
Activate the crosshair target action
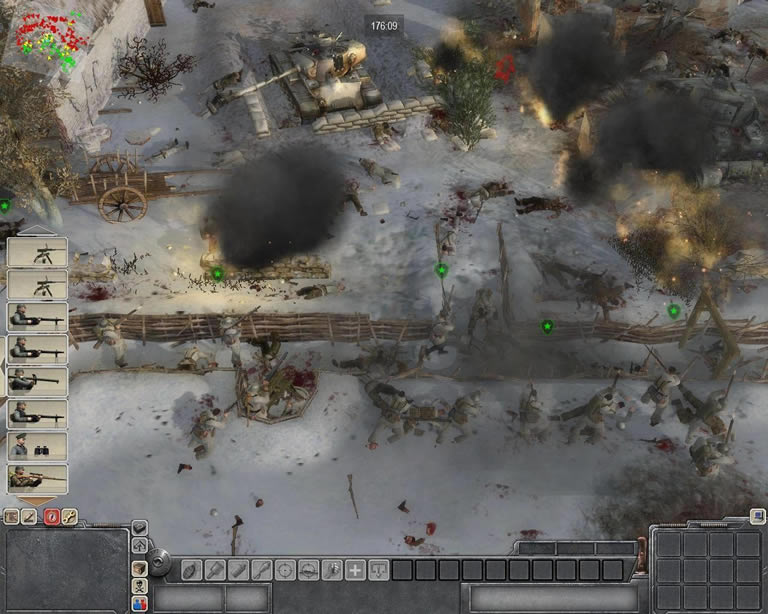pyautogui.click(x=285, y=570)
